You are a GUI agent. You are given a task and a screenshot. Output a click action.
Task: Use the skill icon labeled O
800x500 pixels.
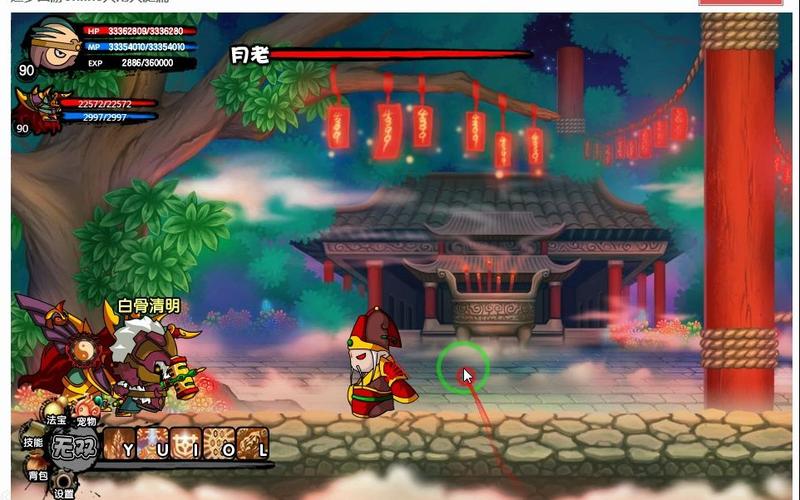coord(220,443)
